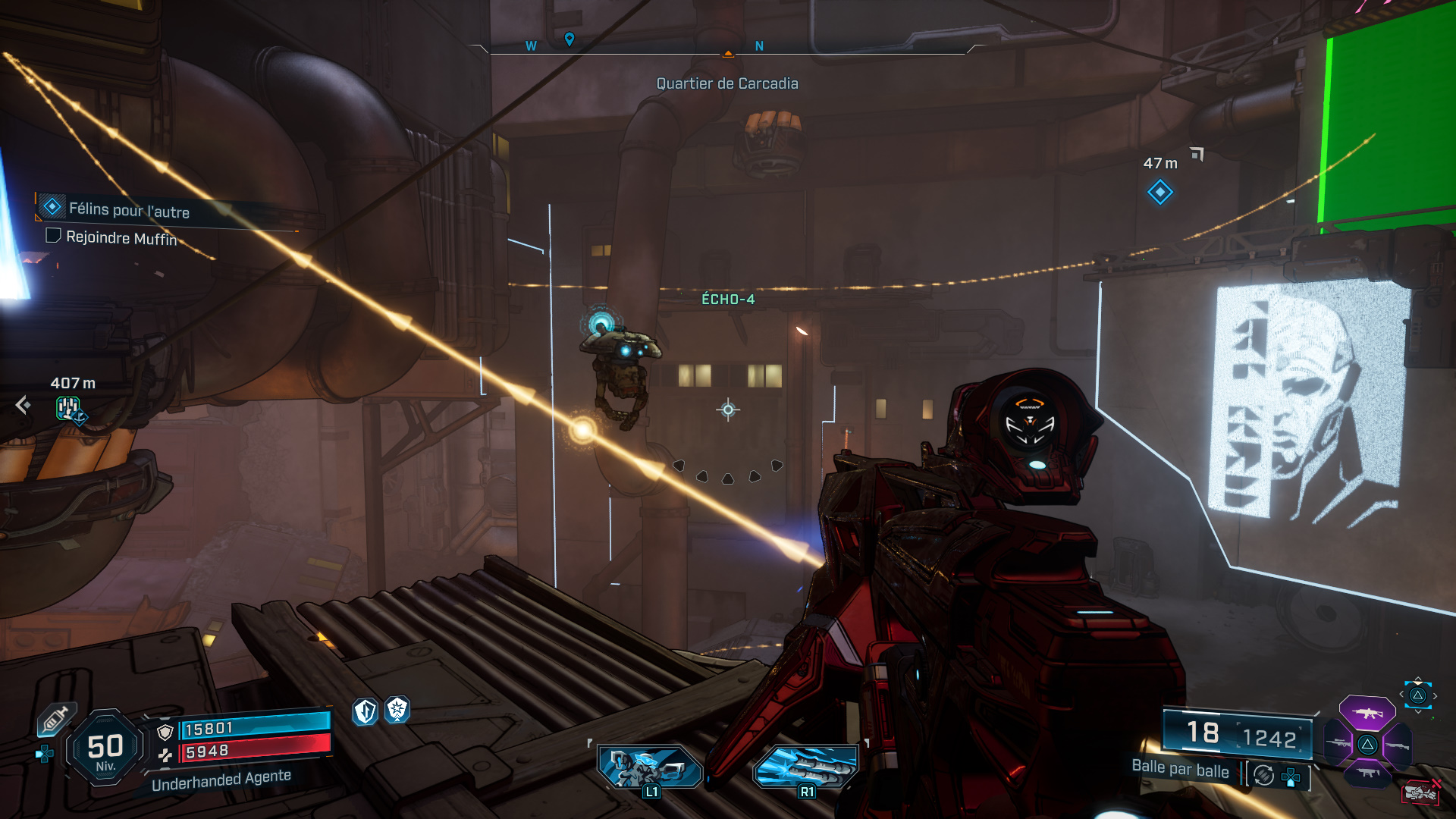Expand the triangle swap indicator above the weapon wheel
1456x819 pixels.
(1419, 694)
